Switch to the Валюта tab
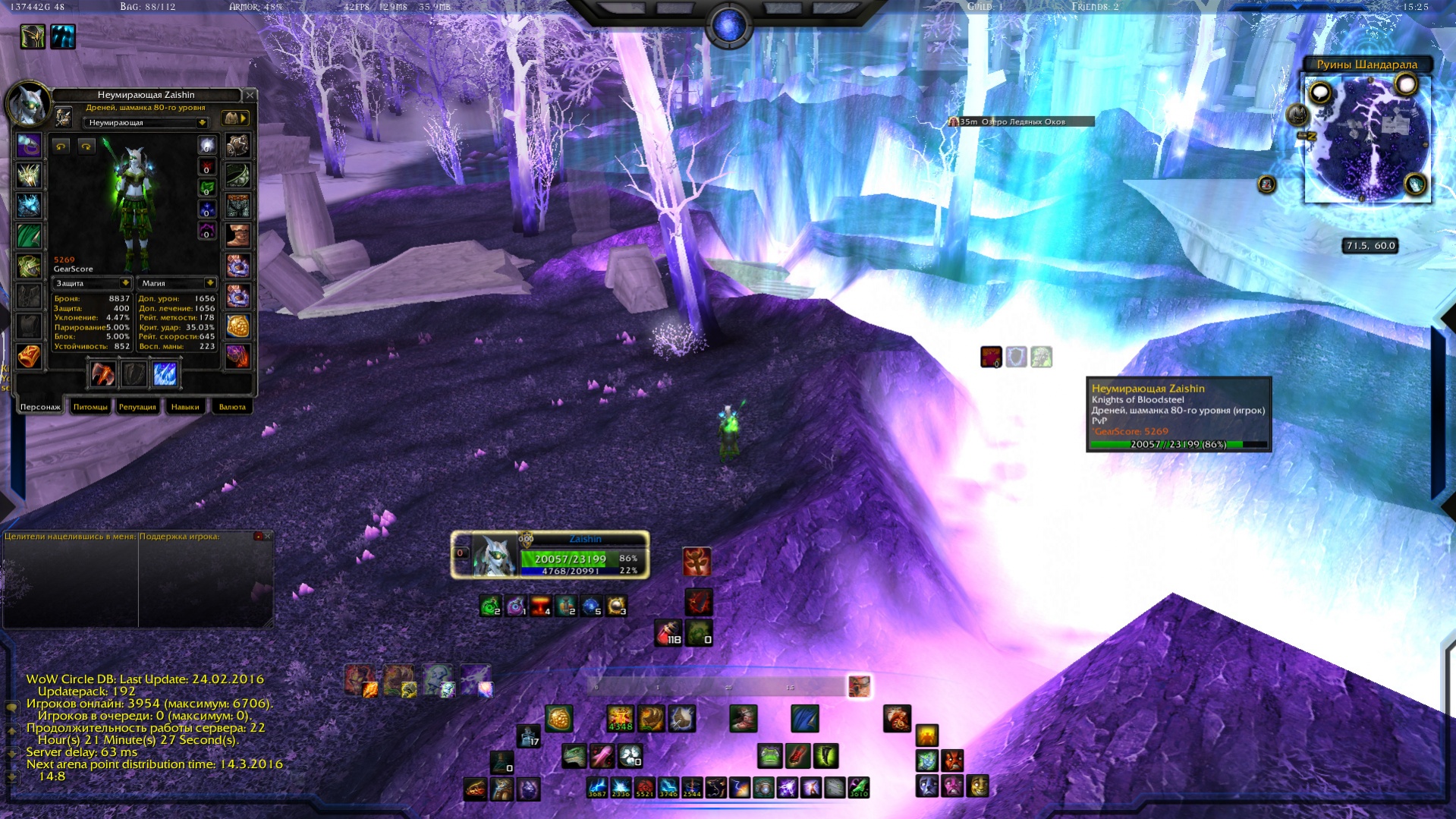Image resolution: width=1456 pixels, height=819 pixels. 232,407
